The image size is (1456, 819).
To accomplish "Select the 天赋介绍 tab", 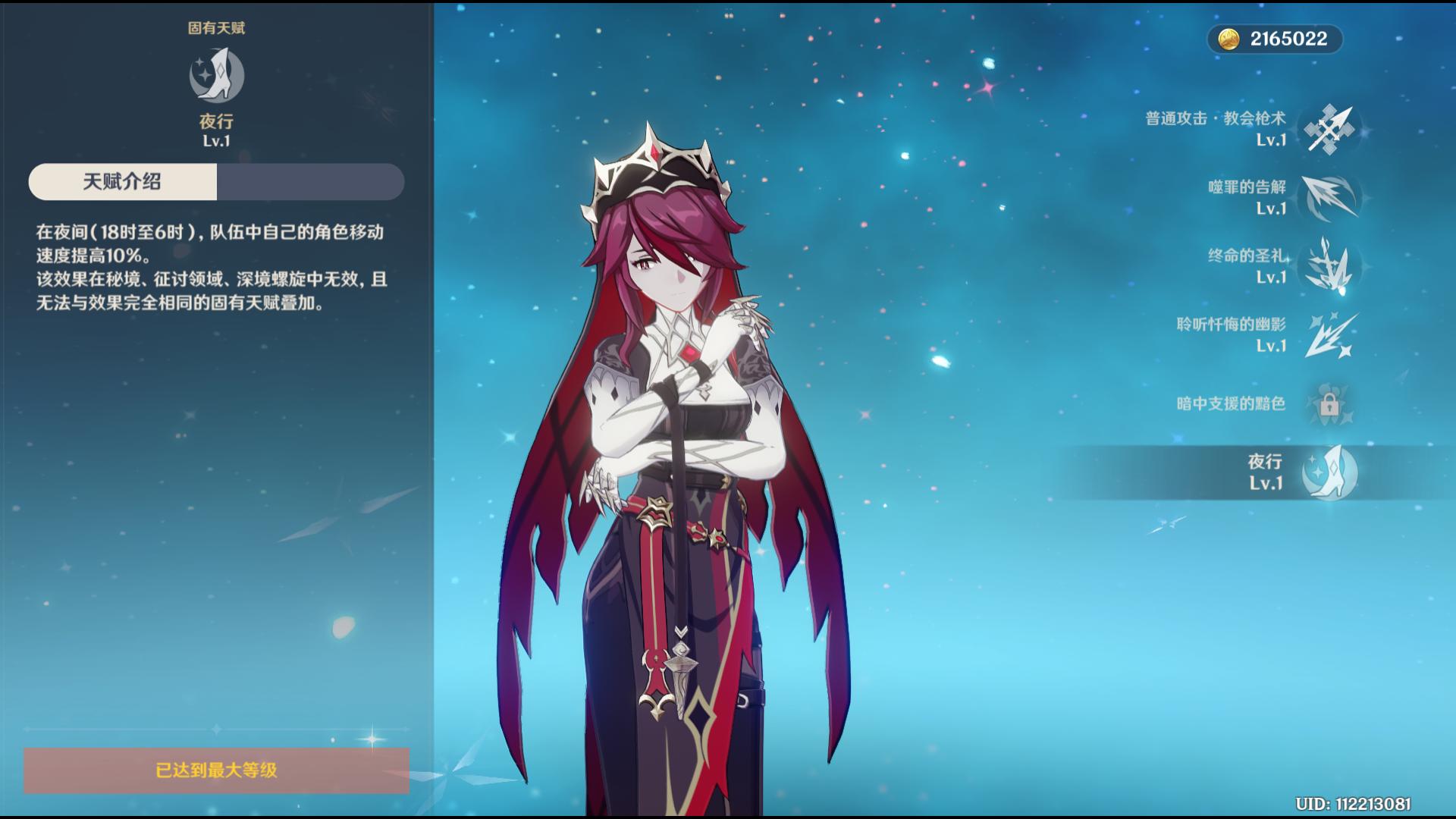I will 123,182.
